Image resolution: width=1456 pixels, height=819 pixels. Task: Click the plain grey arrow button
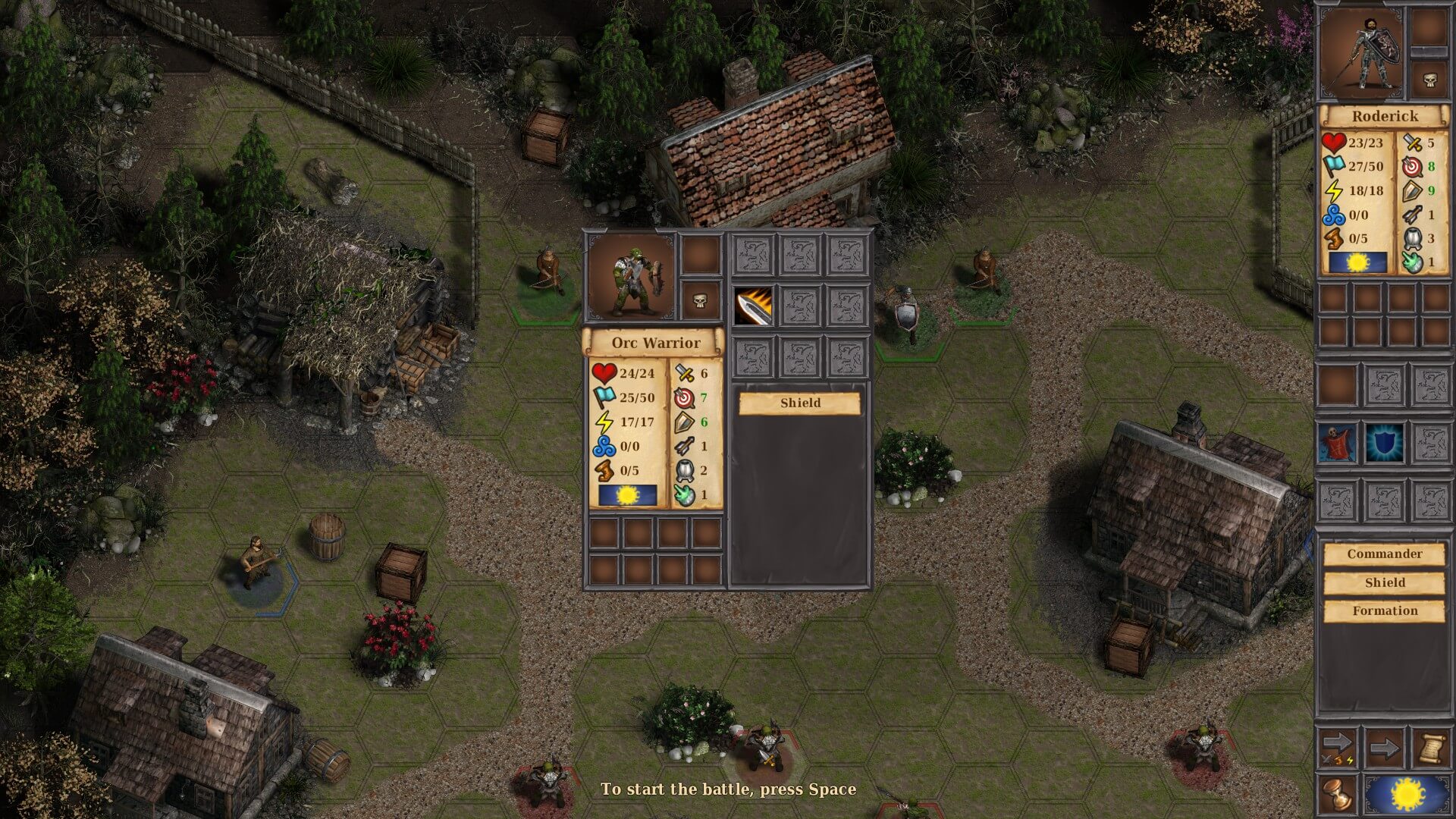coord(1384,748)
